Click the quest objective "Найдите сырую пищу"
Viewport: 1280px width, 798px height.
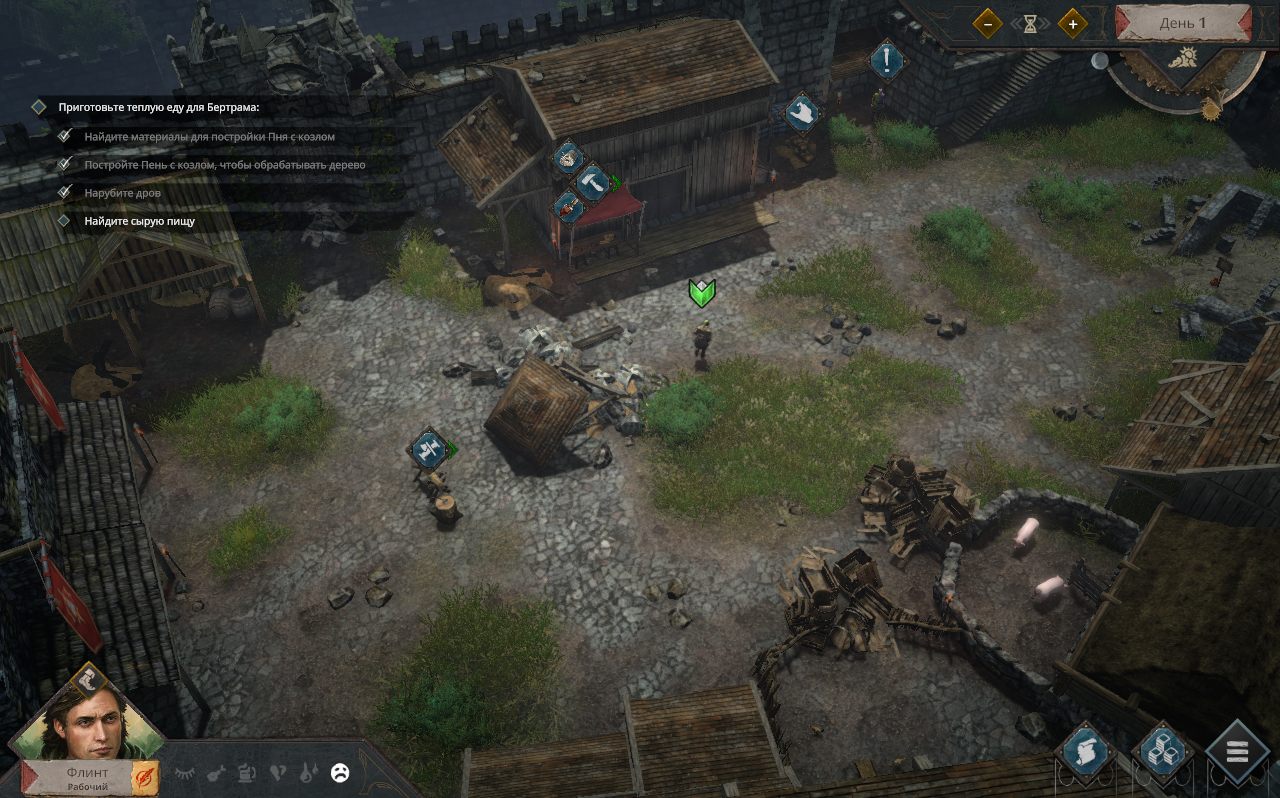139,221
